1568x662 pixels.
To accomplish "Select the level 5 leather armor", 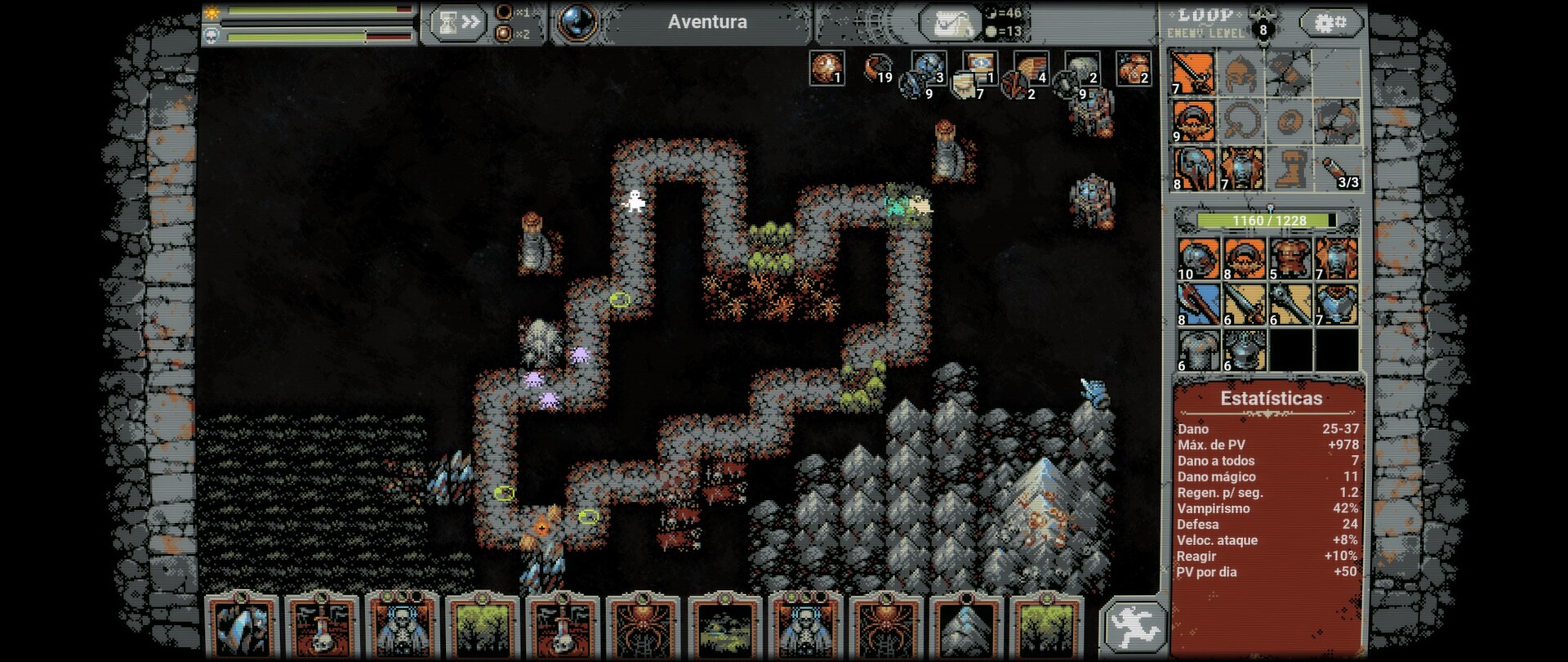I will 1290,258.
